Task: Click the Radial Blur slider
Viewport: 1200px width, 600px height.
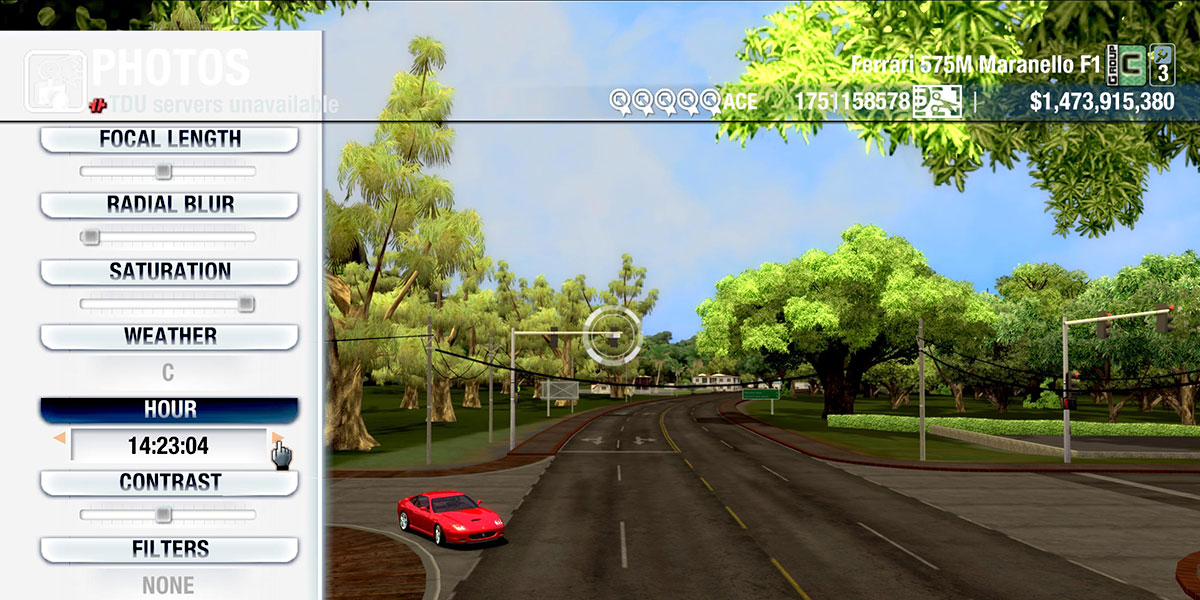Action: 91,237
